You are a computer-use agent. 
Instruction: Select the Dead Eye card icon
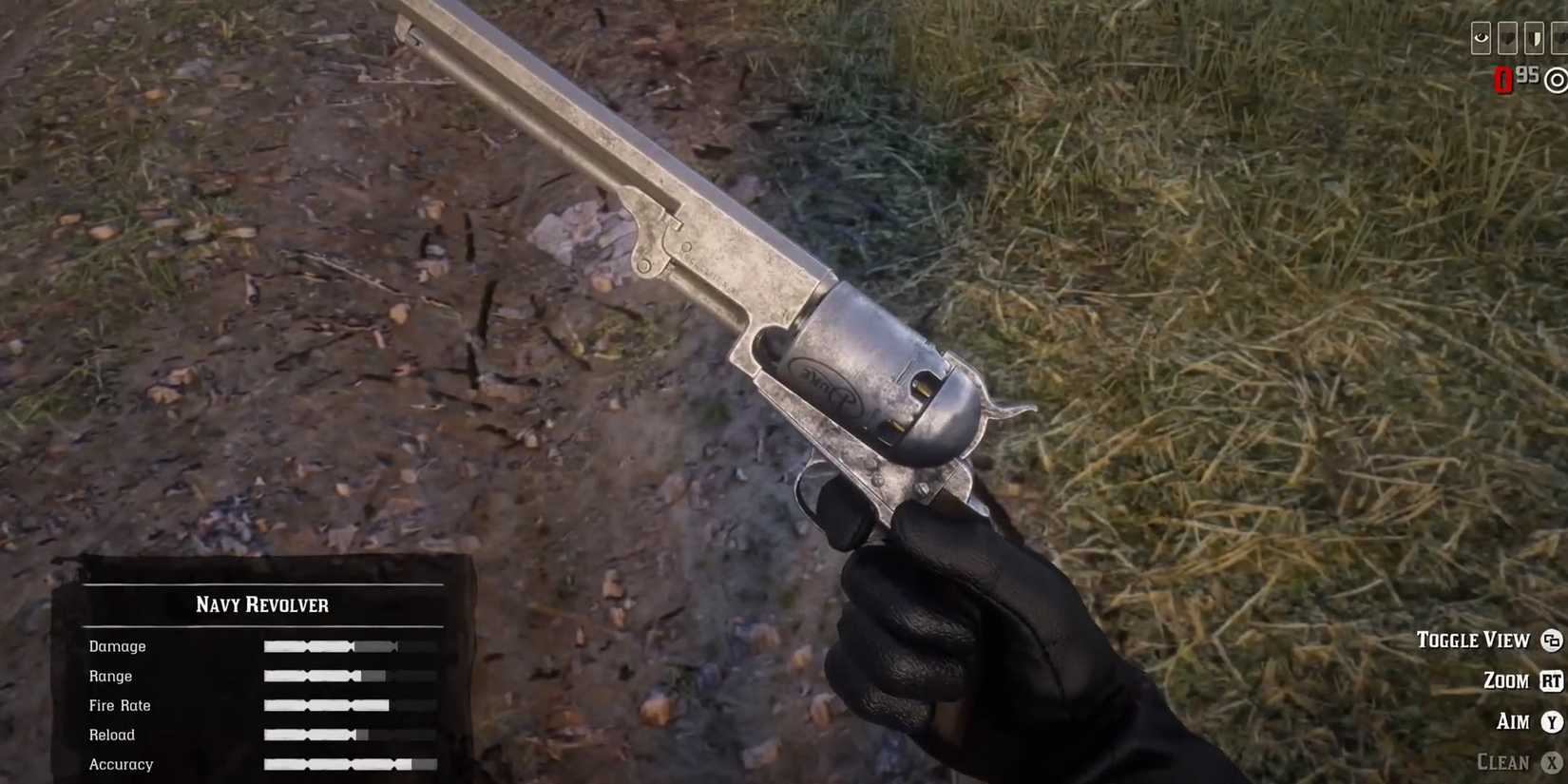click(1481, 38)
